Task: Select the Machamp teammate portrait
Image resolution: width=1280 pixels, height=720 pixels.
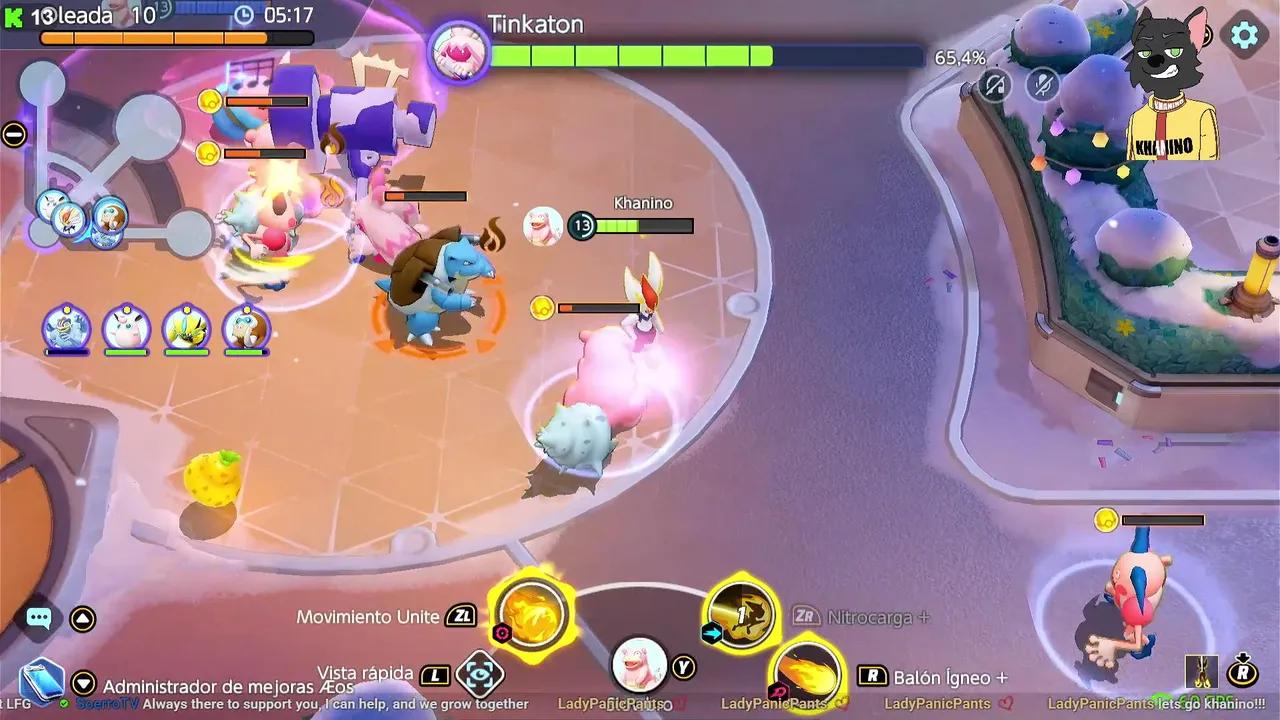Action: pyautogui.click(x=67, y=329)
